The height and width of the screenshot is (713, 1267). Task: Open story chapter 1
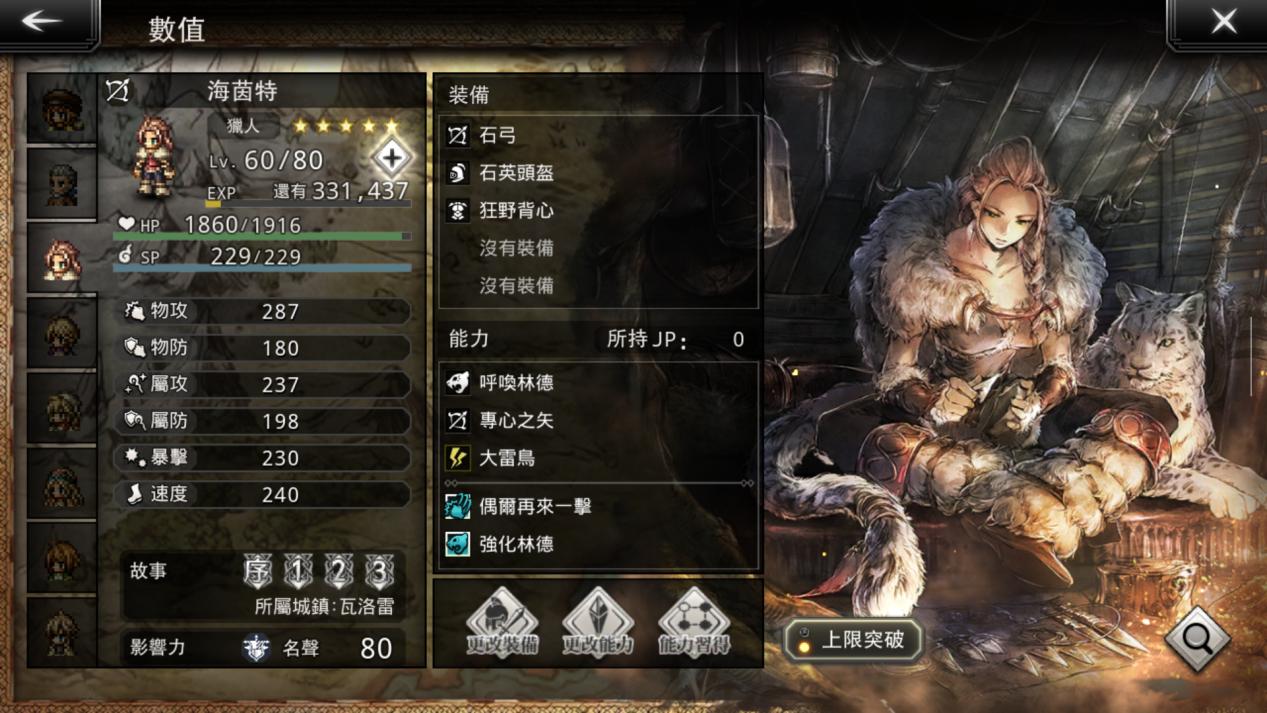coord(298,571)
